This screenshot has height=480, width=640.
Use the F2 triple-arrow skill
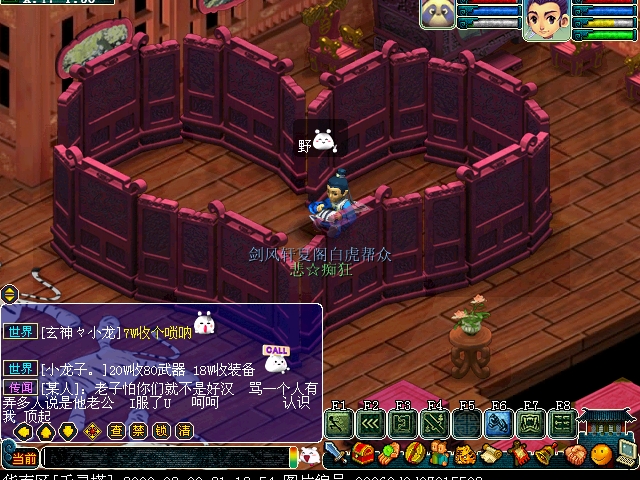370,423
